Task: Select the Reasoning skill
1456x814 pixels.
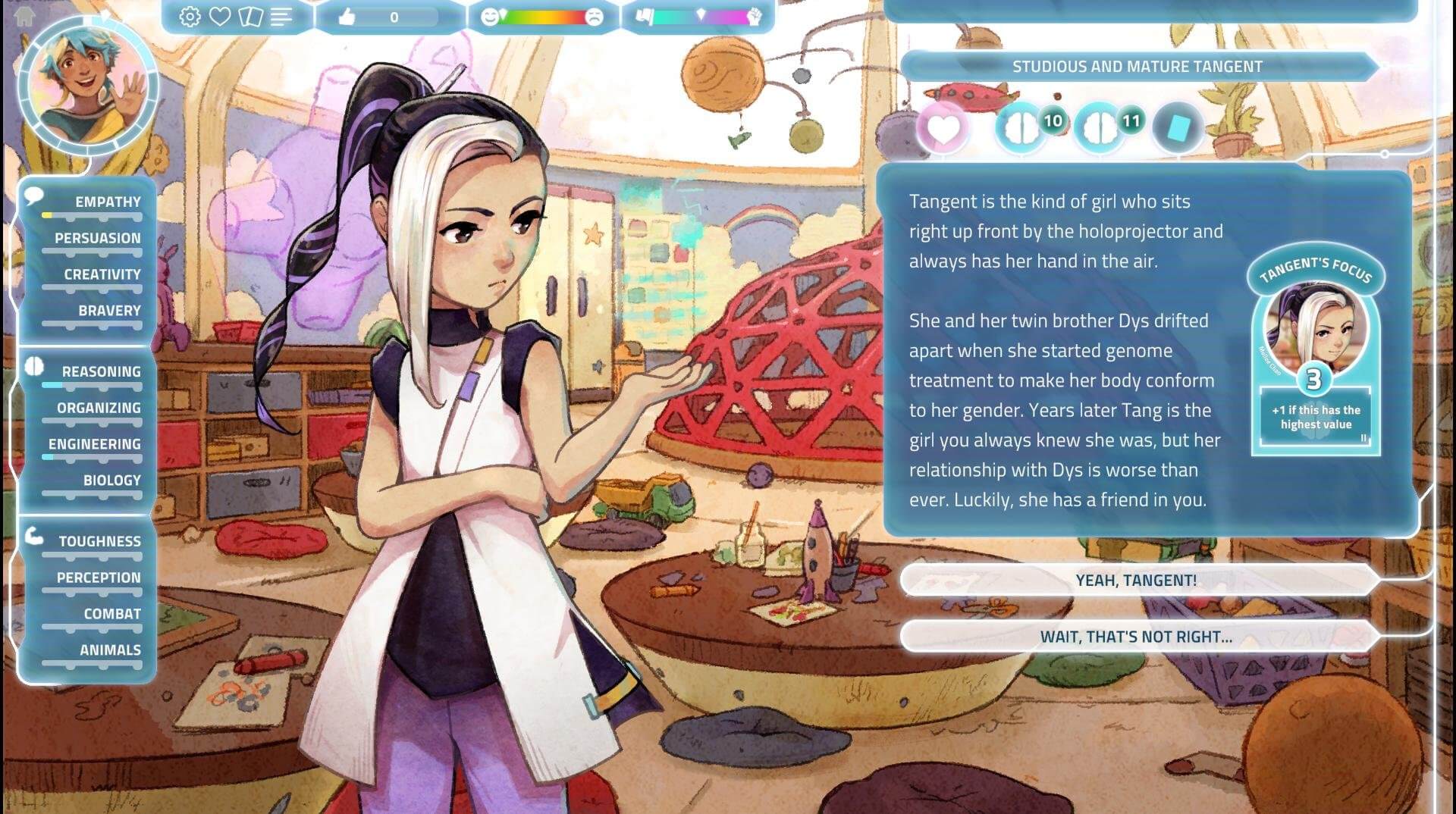Action: (101, 372)
